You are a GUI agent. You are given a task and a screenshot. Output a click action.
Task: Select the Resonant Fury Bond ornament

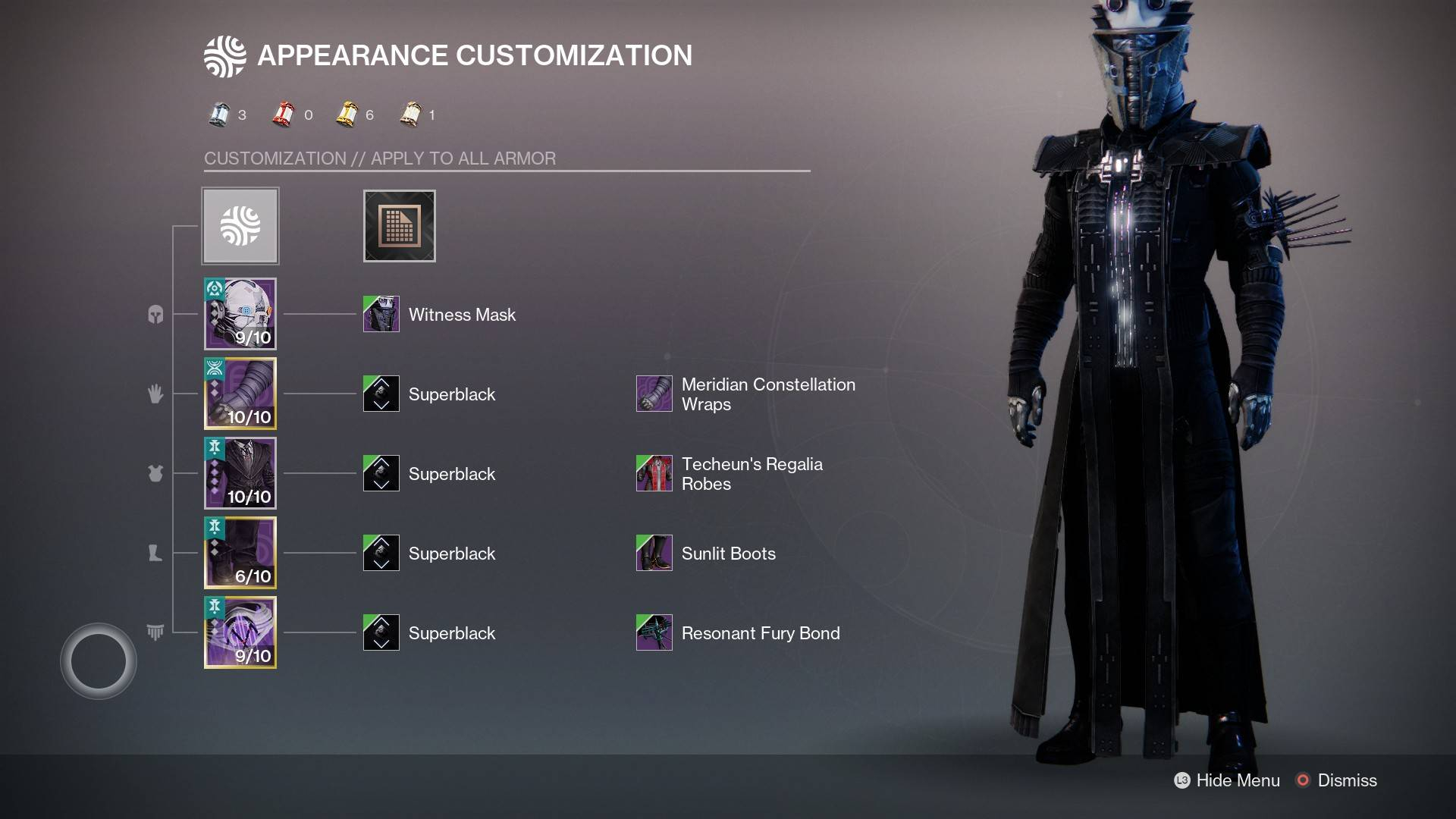pos(654,632)
